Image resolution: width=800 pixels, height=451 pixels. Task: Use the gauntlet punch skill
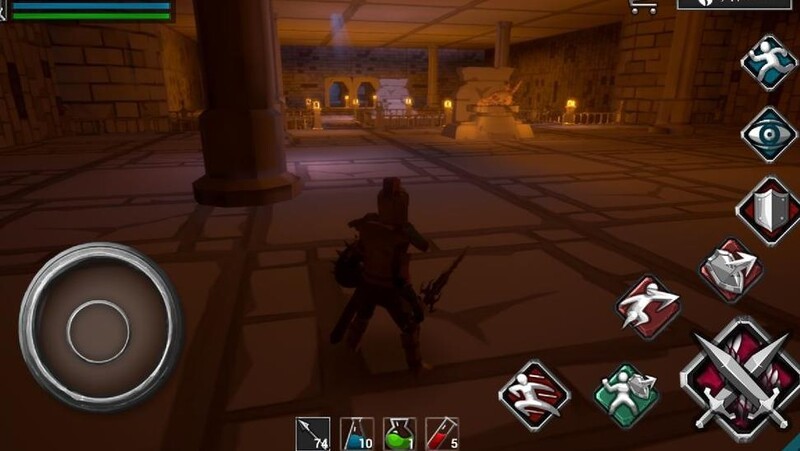tap(730, 270)
